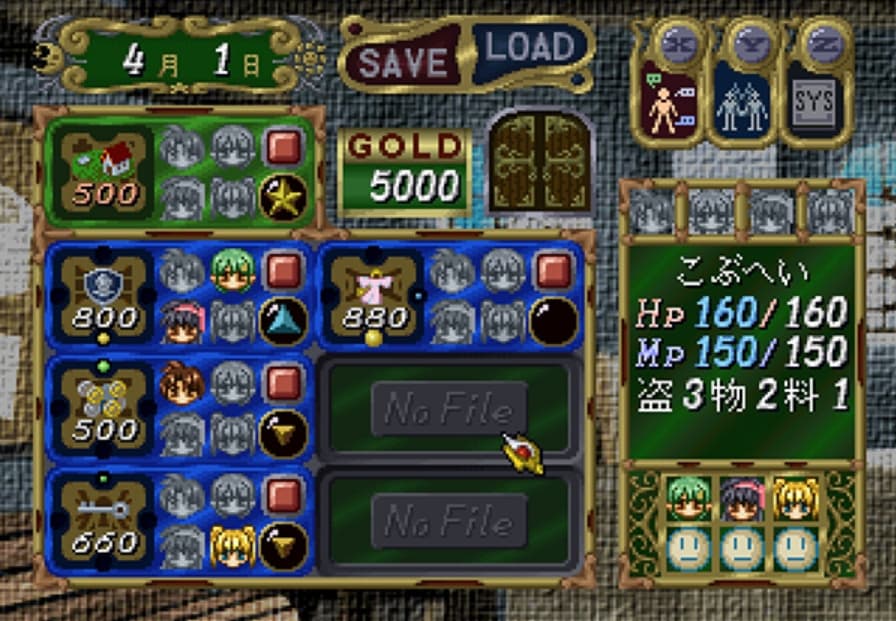Click the black orb on the dress card
896x621 pixels.
coord(553,319)
